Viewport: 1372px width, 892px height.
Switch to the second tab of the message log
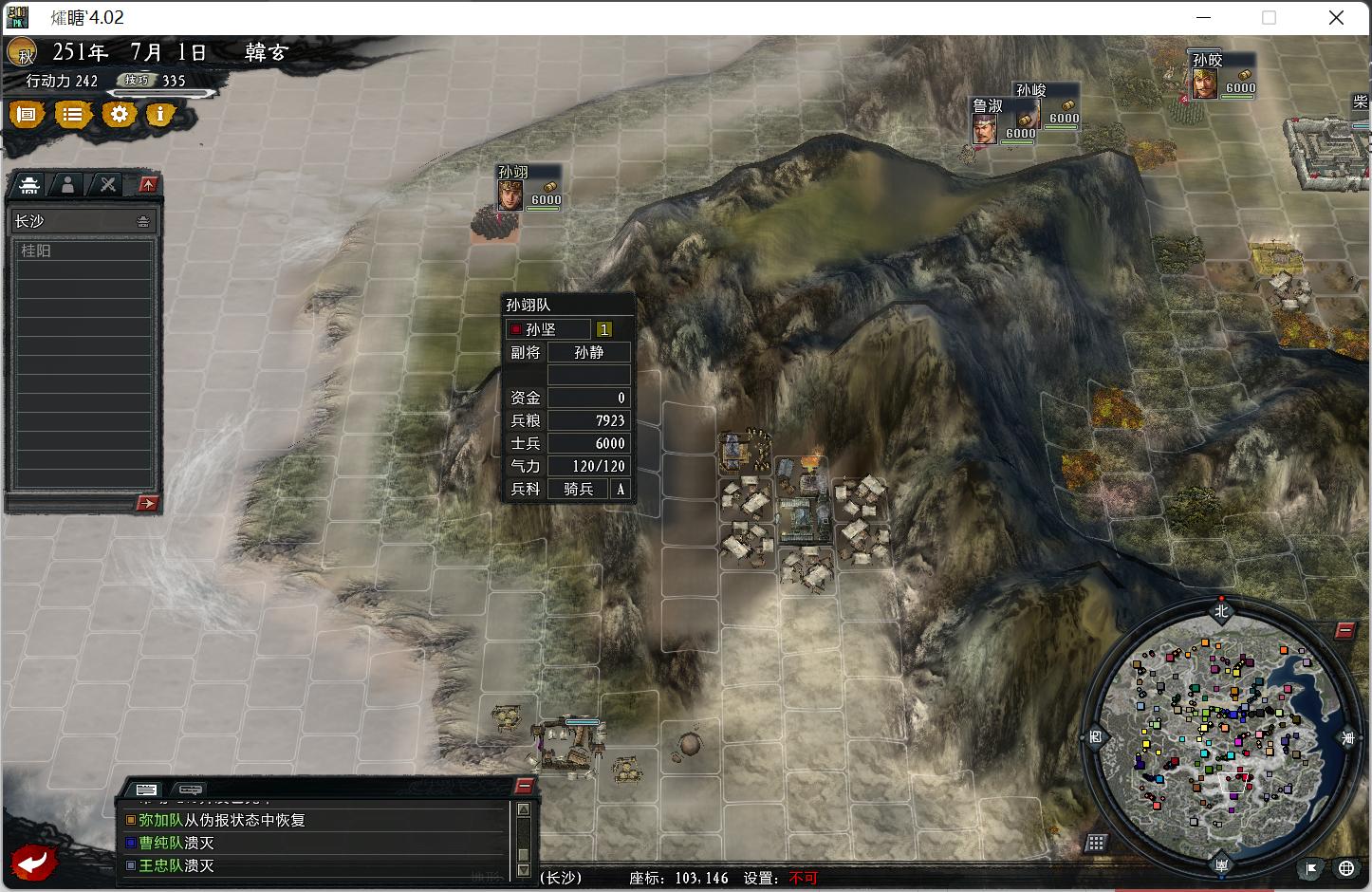[191, 789]
